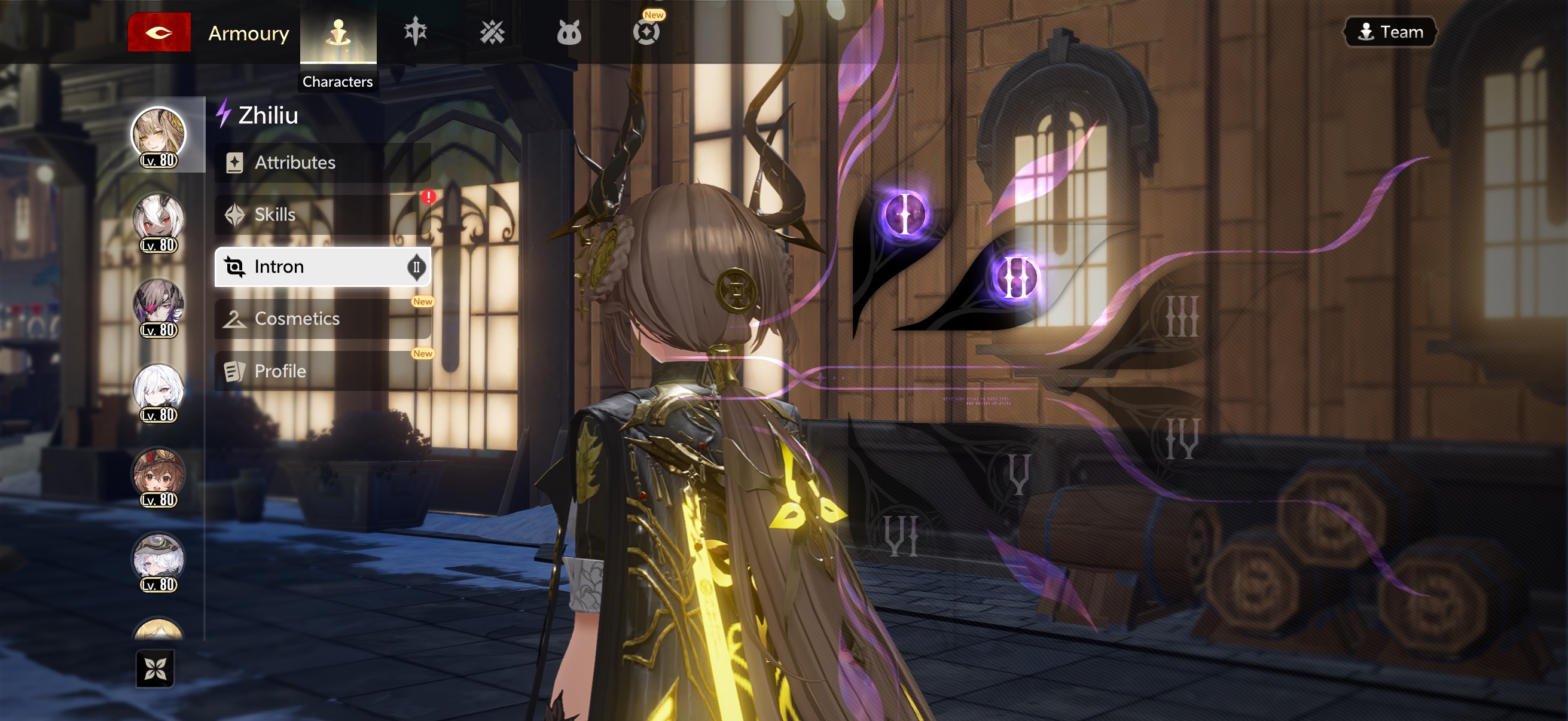Select the glowing Intron node I
Image resolution: width=1568 pixels, height=721 pixels.
pyautogui.click(x=905, y=214)
